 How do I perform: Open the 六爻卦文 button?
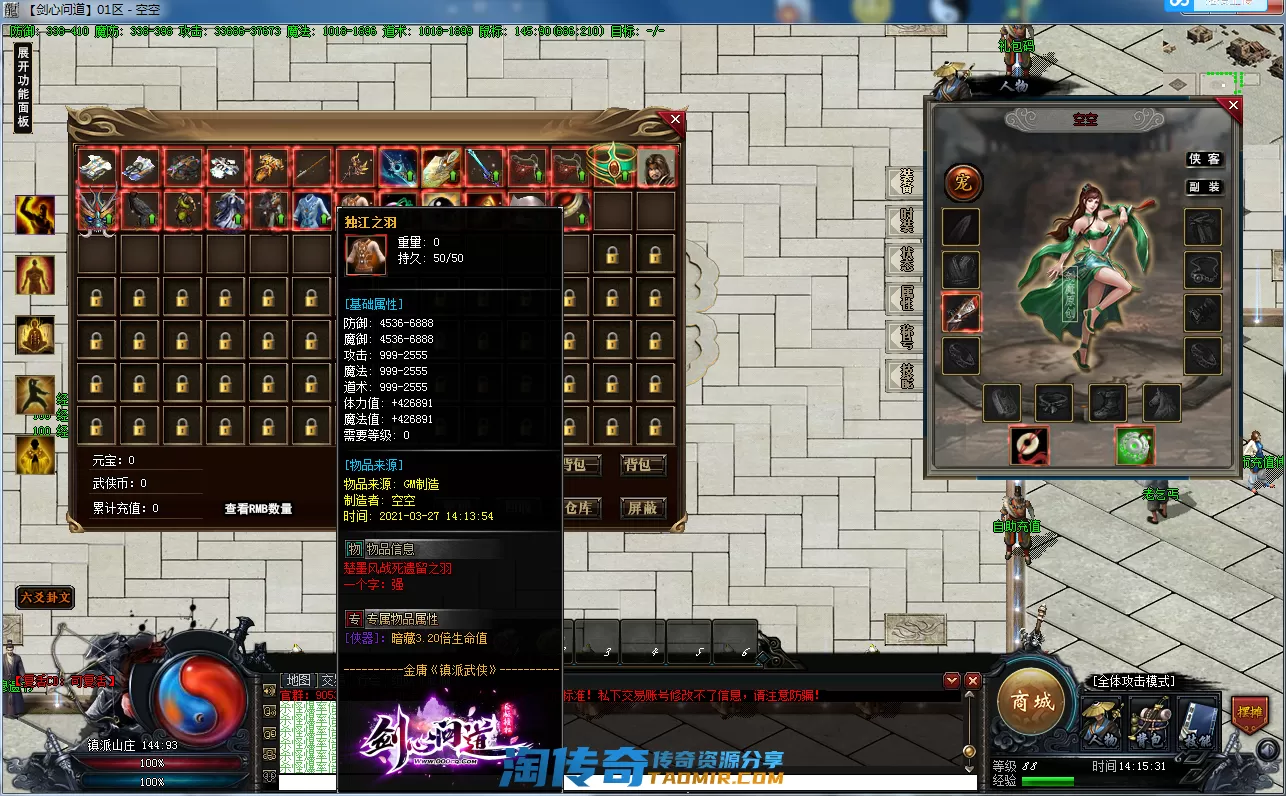pyautogui.click(x=45, y=598)
